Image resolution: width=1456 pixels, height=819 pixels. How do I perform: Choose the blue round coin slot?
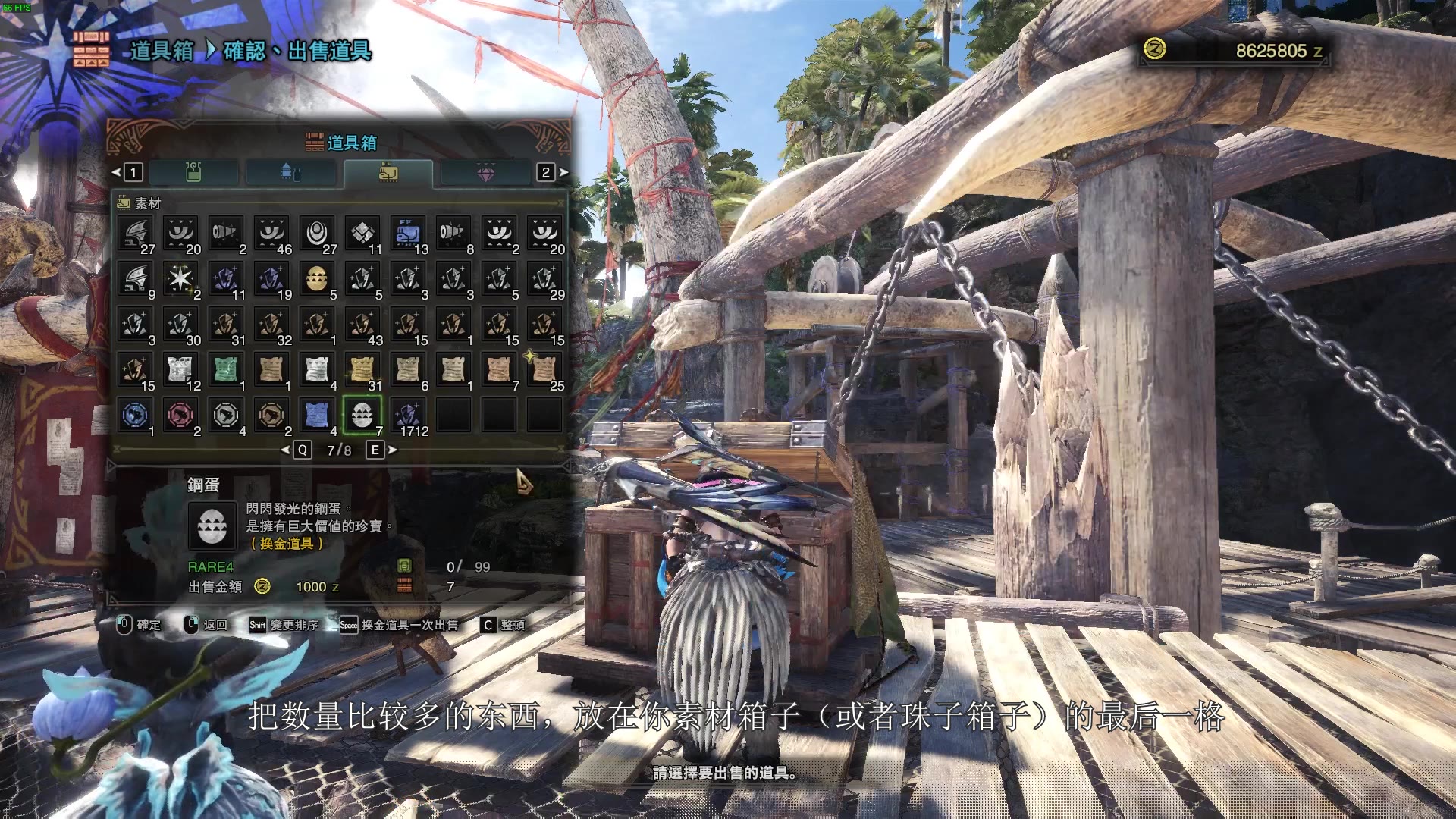pos(135,415)
